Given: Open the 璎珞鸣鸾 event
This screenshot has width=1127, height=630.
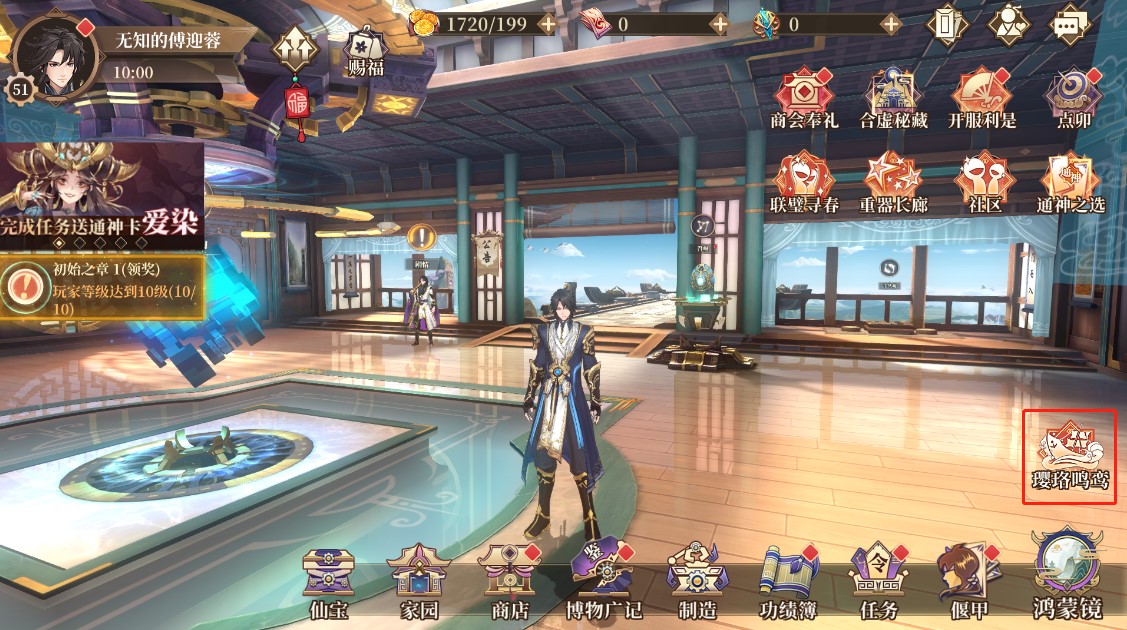Looking at the screenshot, I should (1068, 455).
